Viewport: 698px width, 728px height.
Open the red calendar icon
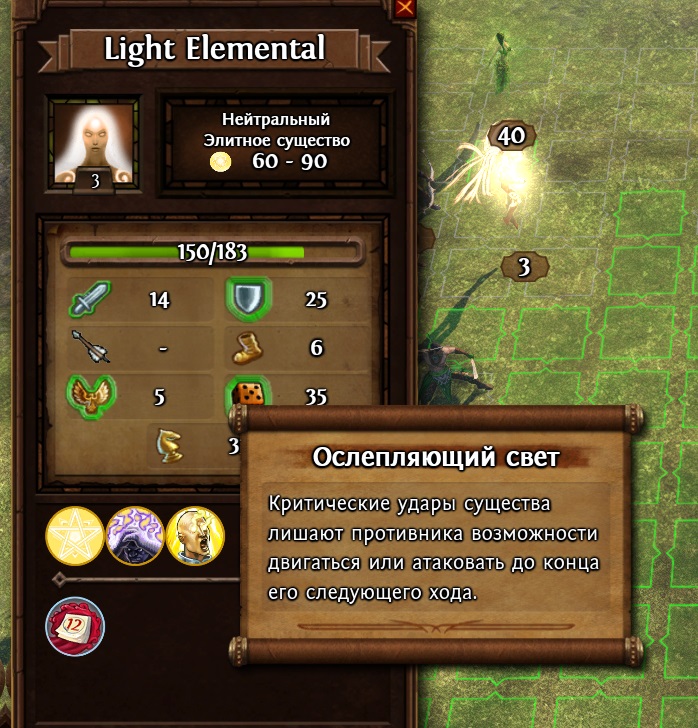click(x=74, y=626)
